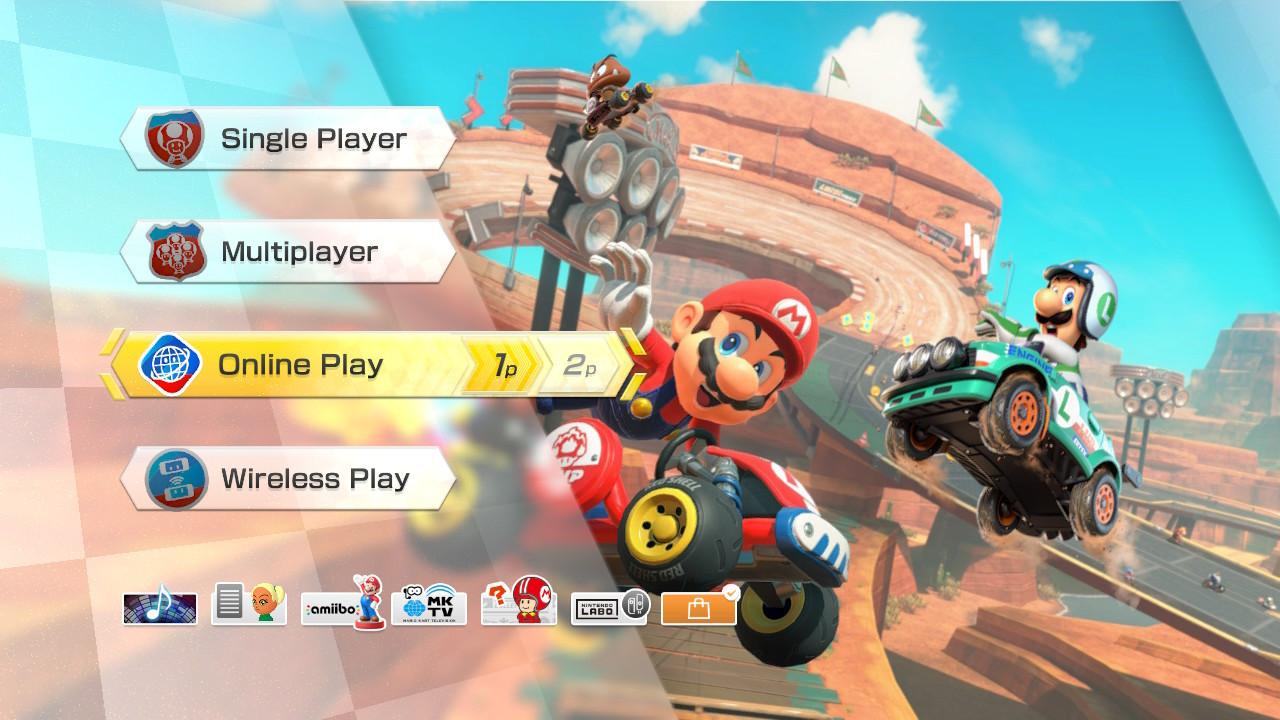This screenshot has width=1280, height=720.
Task: Open the Multiplayer menu
Action: 300,251
